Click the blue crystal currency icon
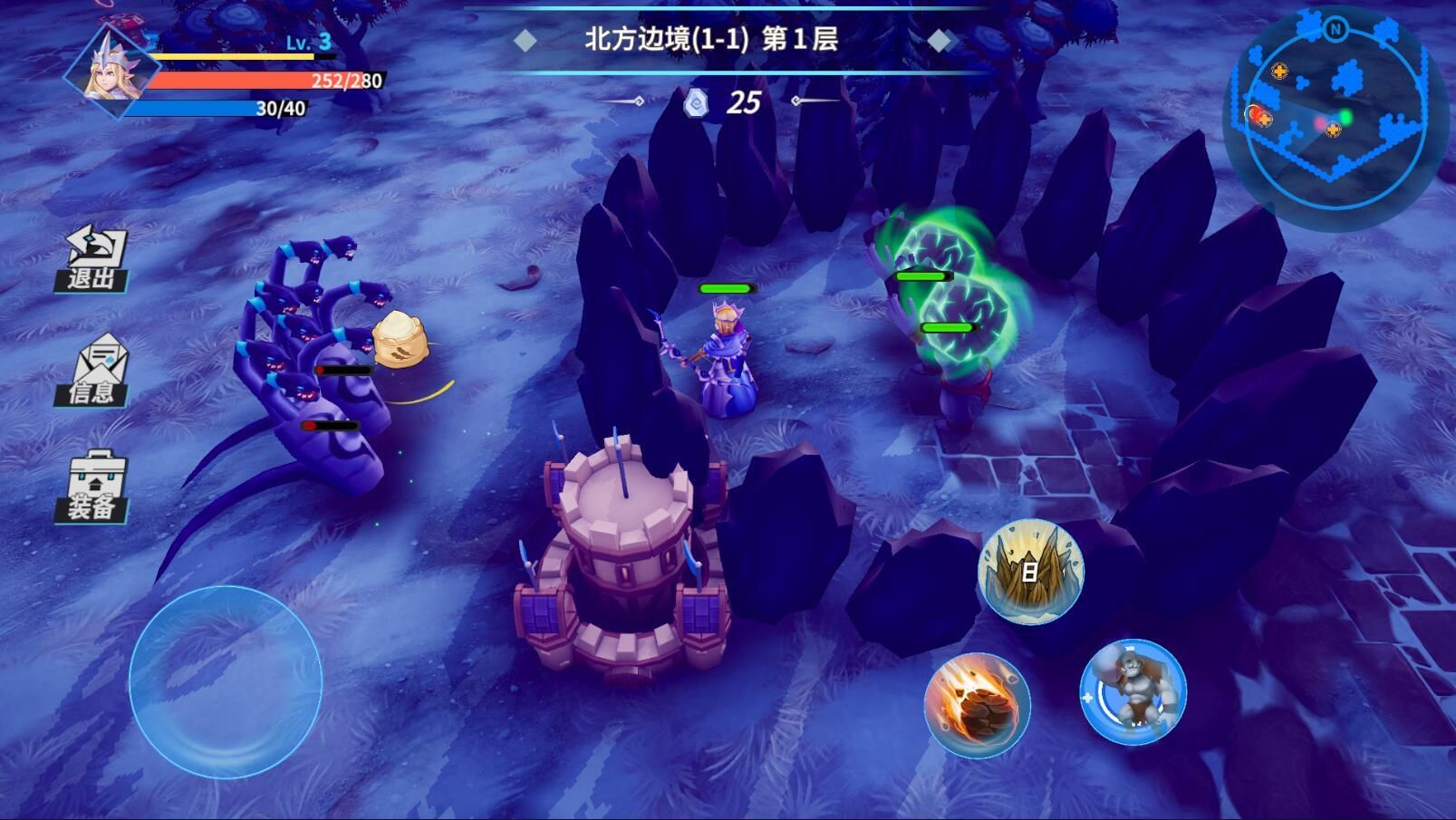This screenshot has width=1456, height=820. (x=694, y=102)
